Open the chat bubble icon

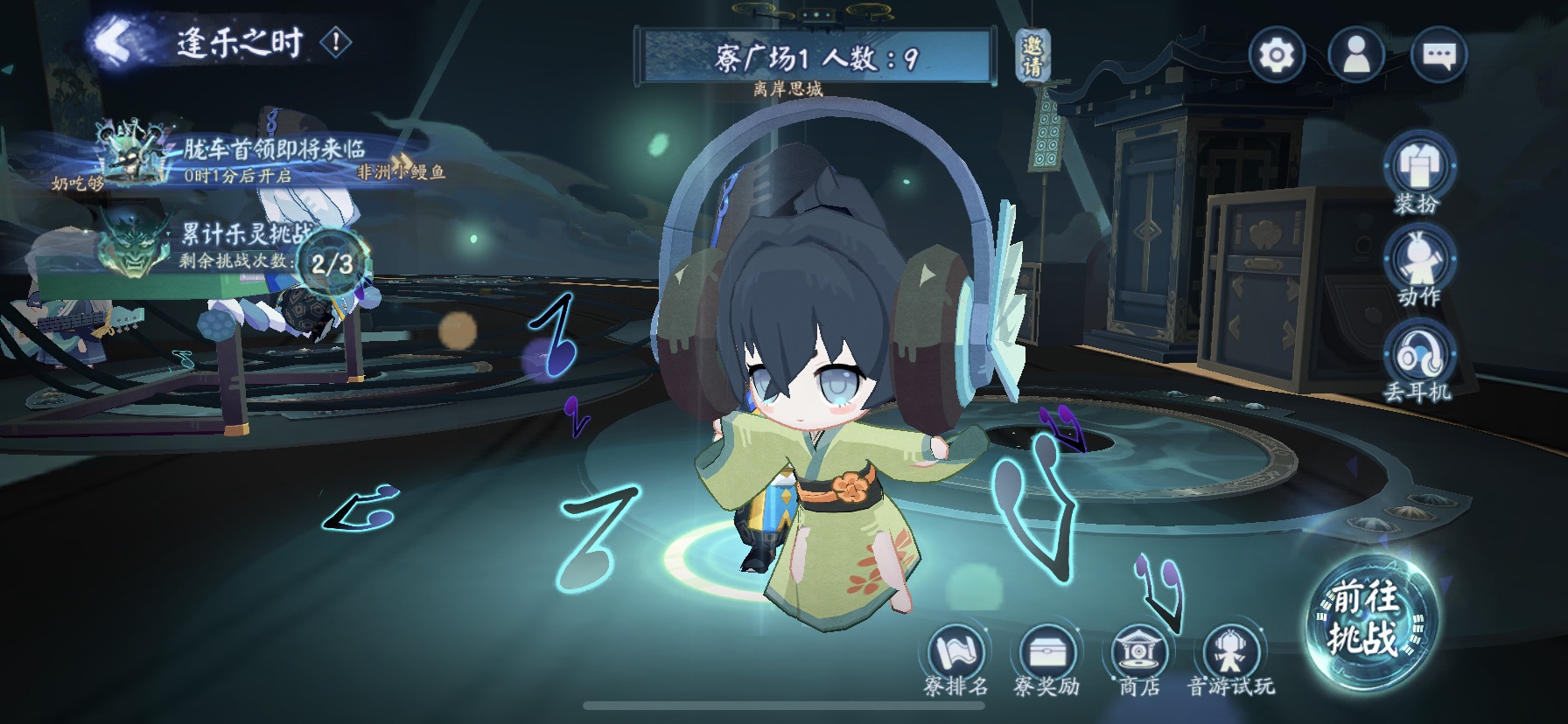tap(1438, 56)
